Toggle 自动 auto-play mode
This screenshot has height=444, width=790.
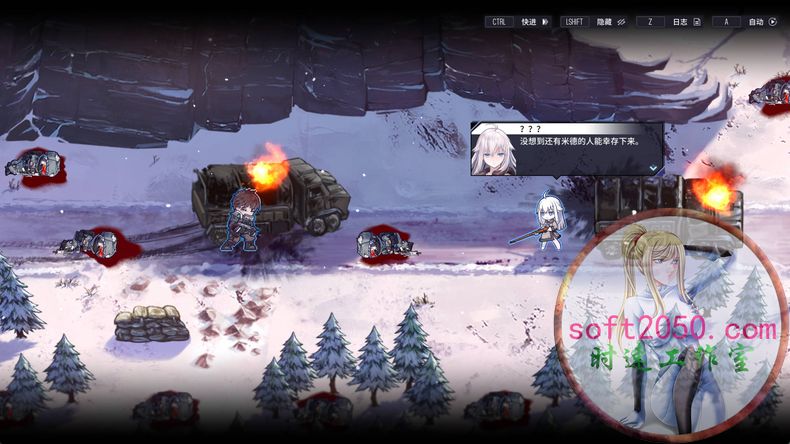click(x=762, y=21)
